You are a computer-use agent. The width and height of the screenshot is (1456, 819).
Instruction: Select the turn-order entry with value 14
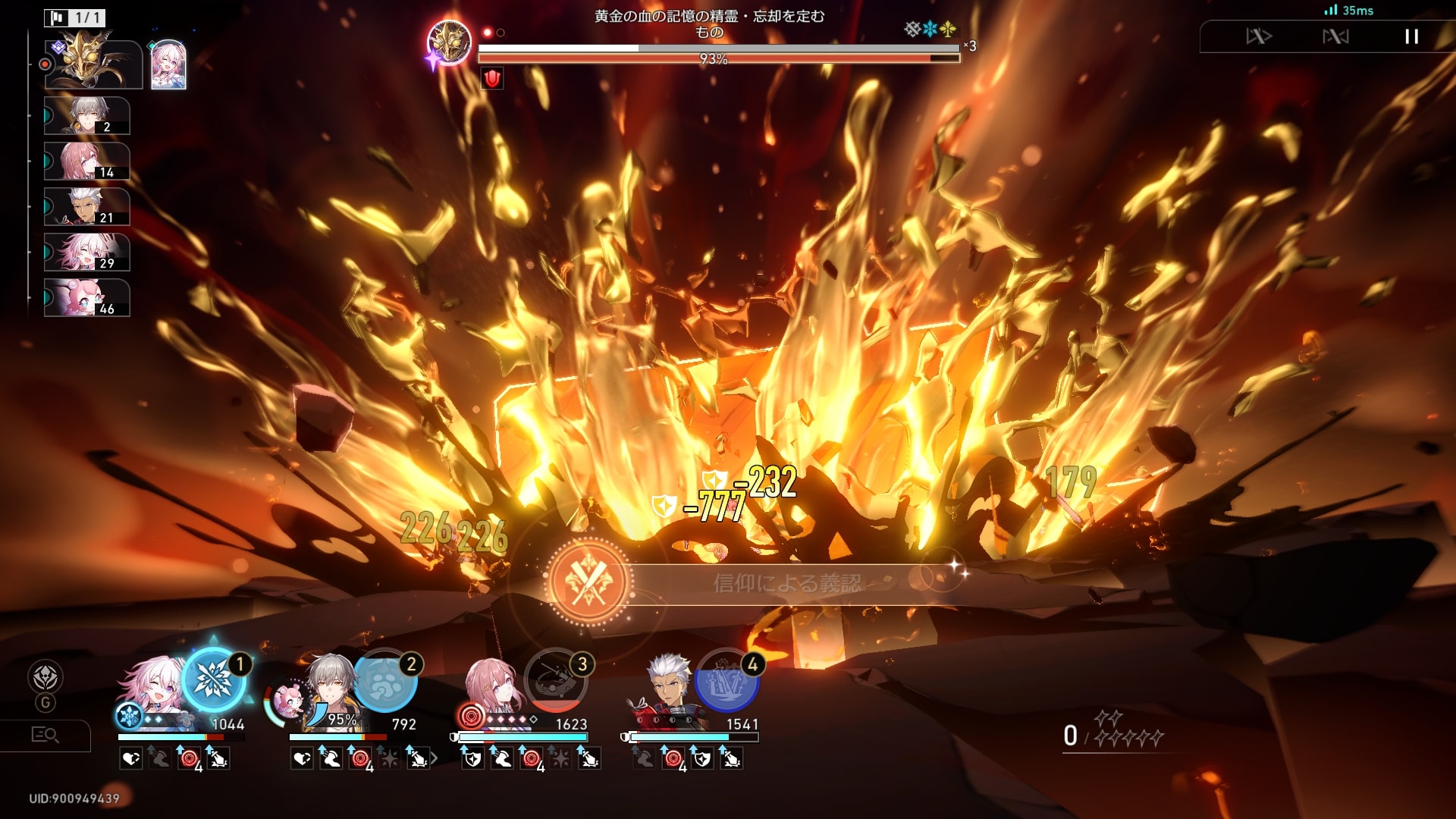pyautogui.click(x=86, y=162)
